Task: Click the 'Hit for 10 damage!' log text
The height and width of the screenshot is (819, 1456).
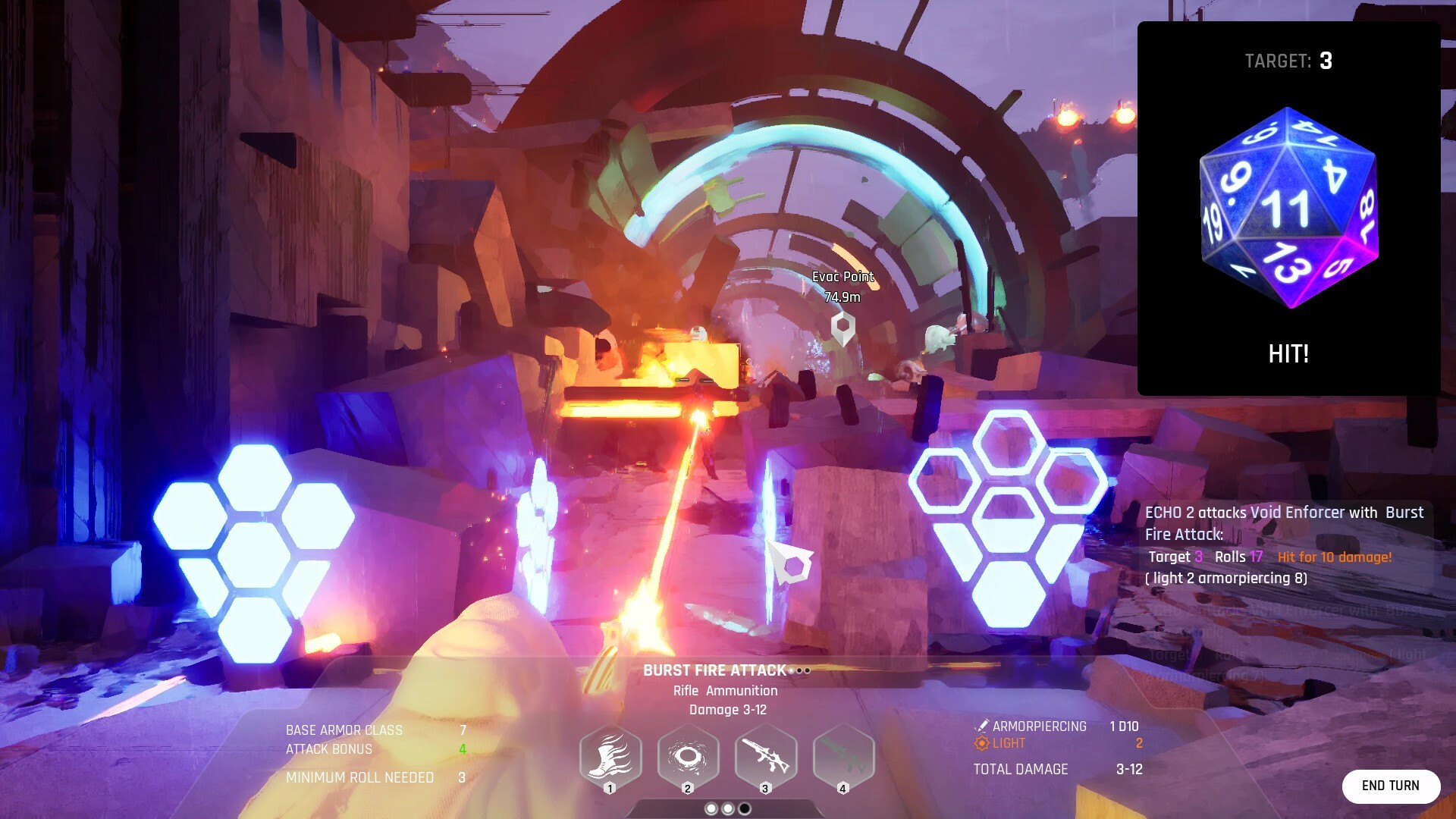Action: click(x=1336, y=557)
